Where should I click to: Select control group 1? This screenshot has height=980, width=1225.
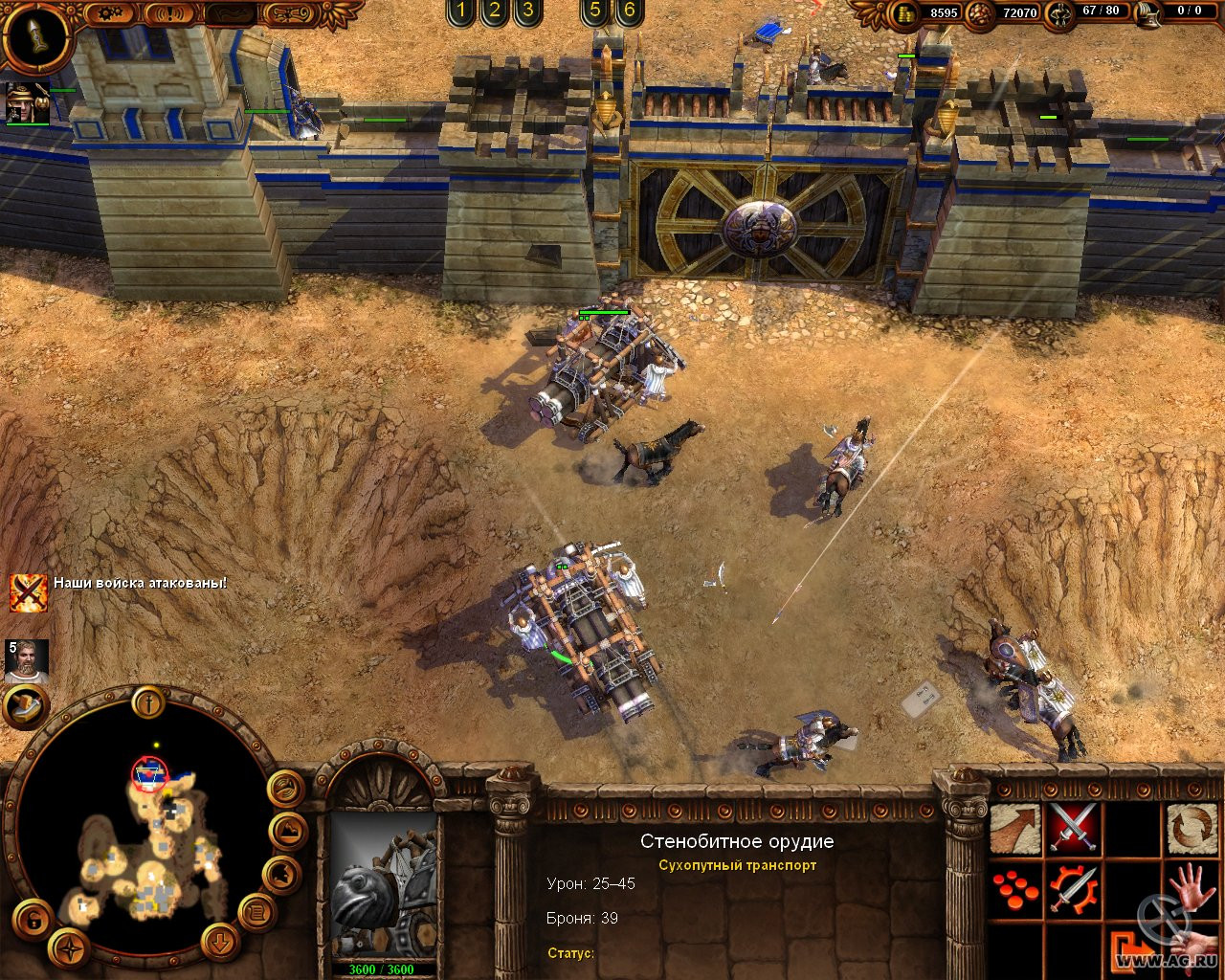click(460, 11)
